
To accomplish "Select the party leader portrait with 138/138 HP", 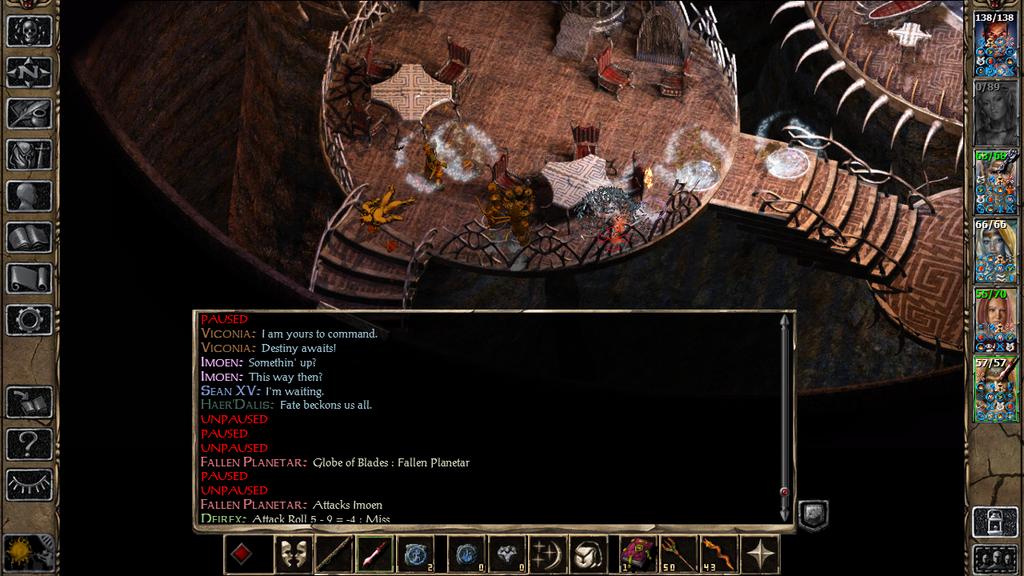I will 996,46.
